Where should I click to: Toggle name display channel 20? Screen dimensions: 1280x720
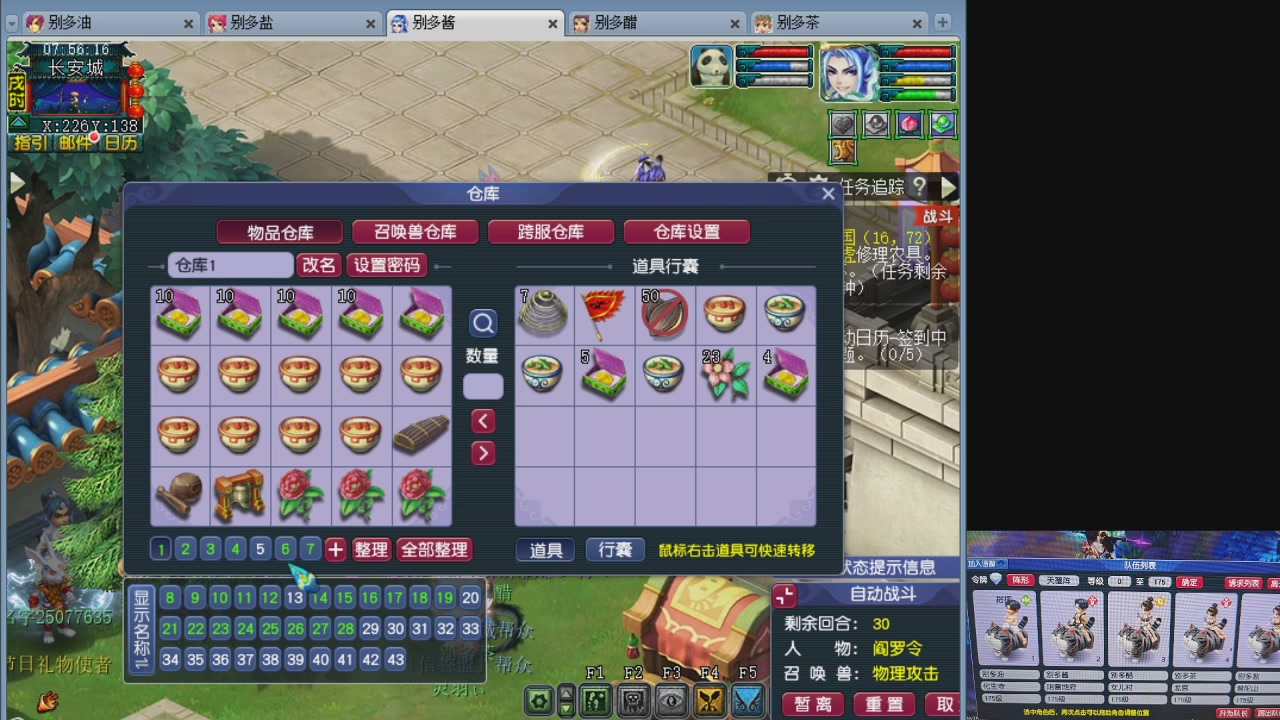pos(470,597)
